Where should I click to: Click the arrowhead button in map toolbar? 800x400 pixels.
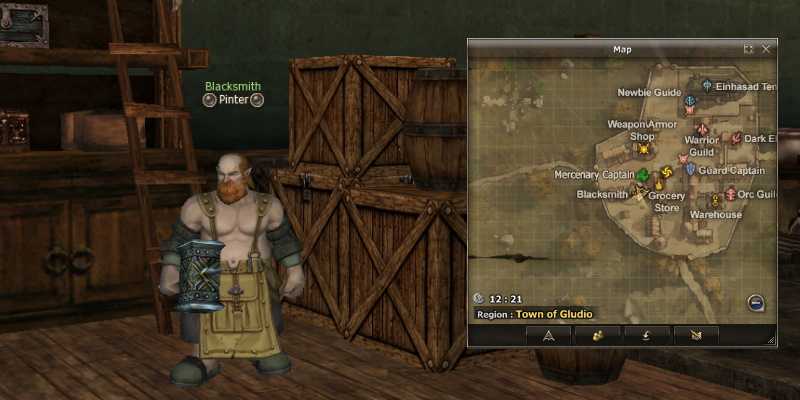(548, 334)
